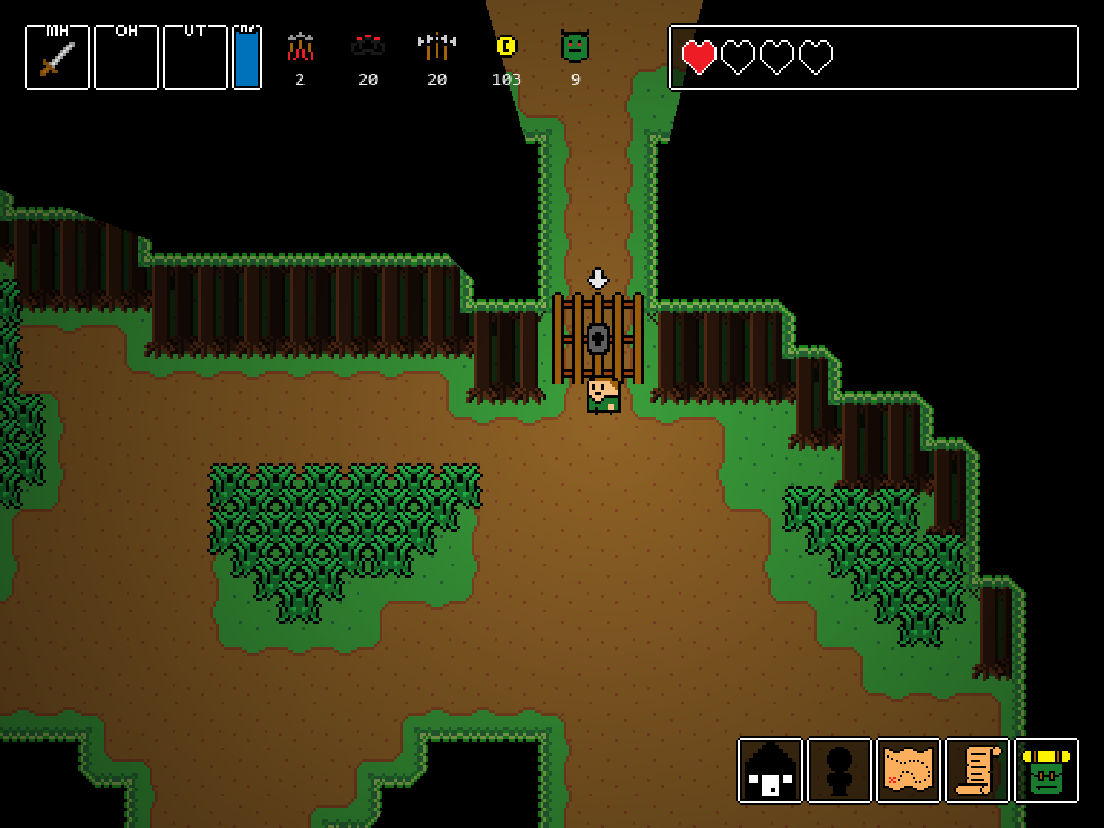The width and height of the screenshot is (1104, 828).
Task: Open the character silhouette screen
Action: pos(839,771)
